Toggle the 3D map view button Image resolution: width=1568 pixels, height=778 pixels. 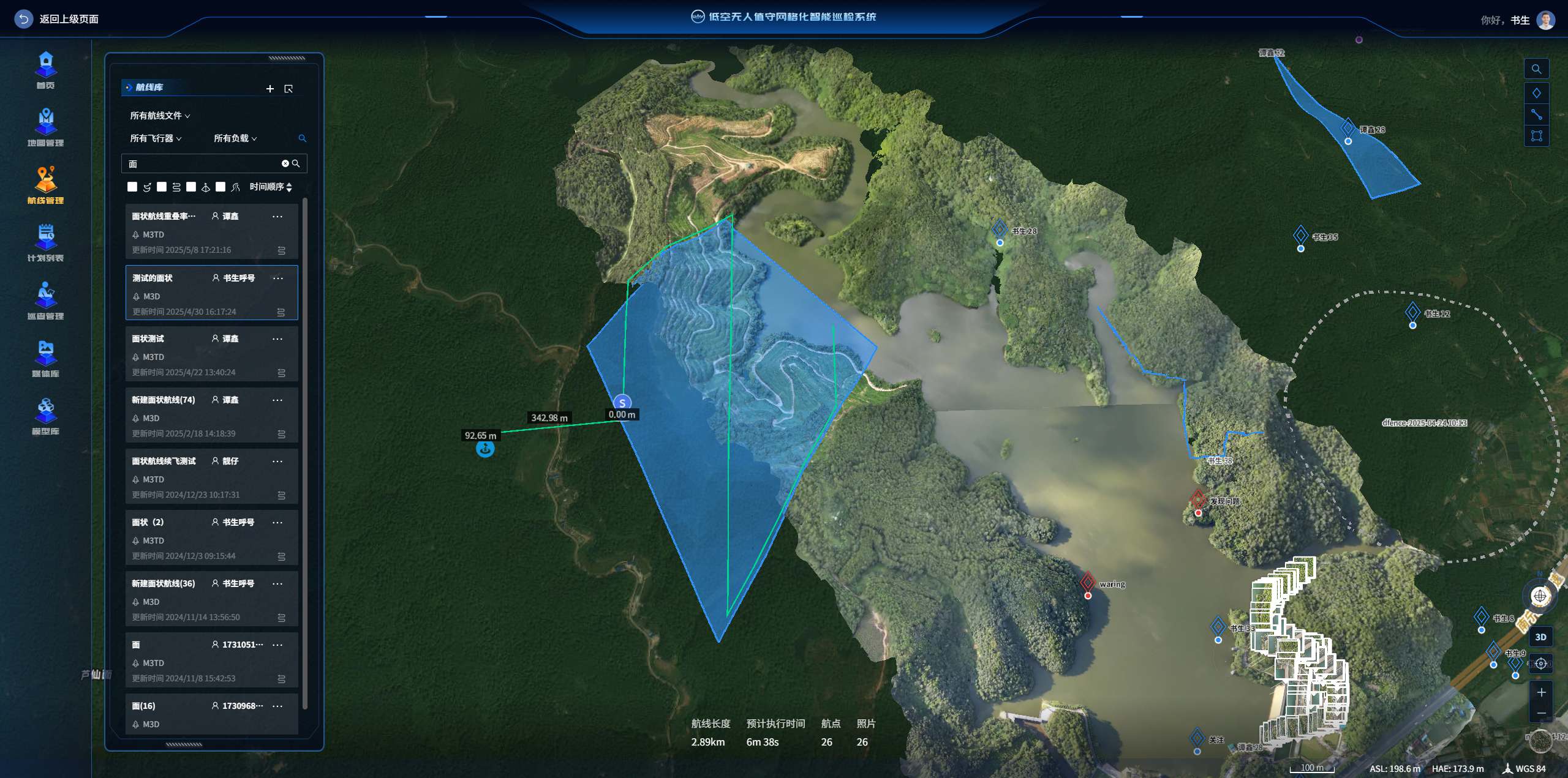(x=1540, y=637)
